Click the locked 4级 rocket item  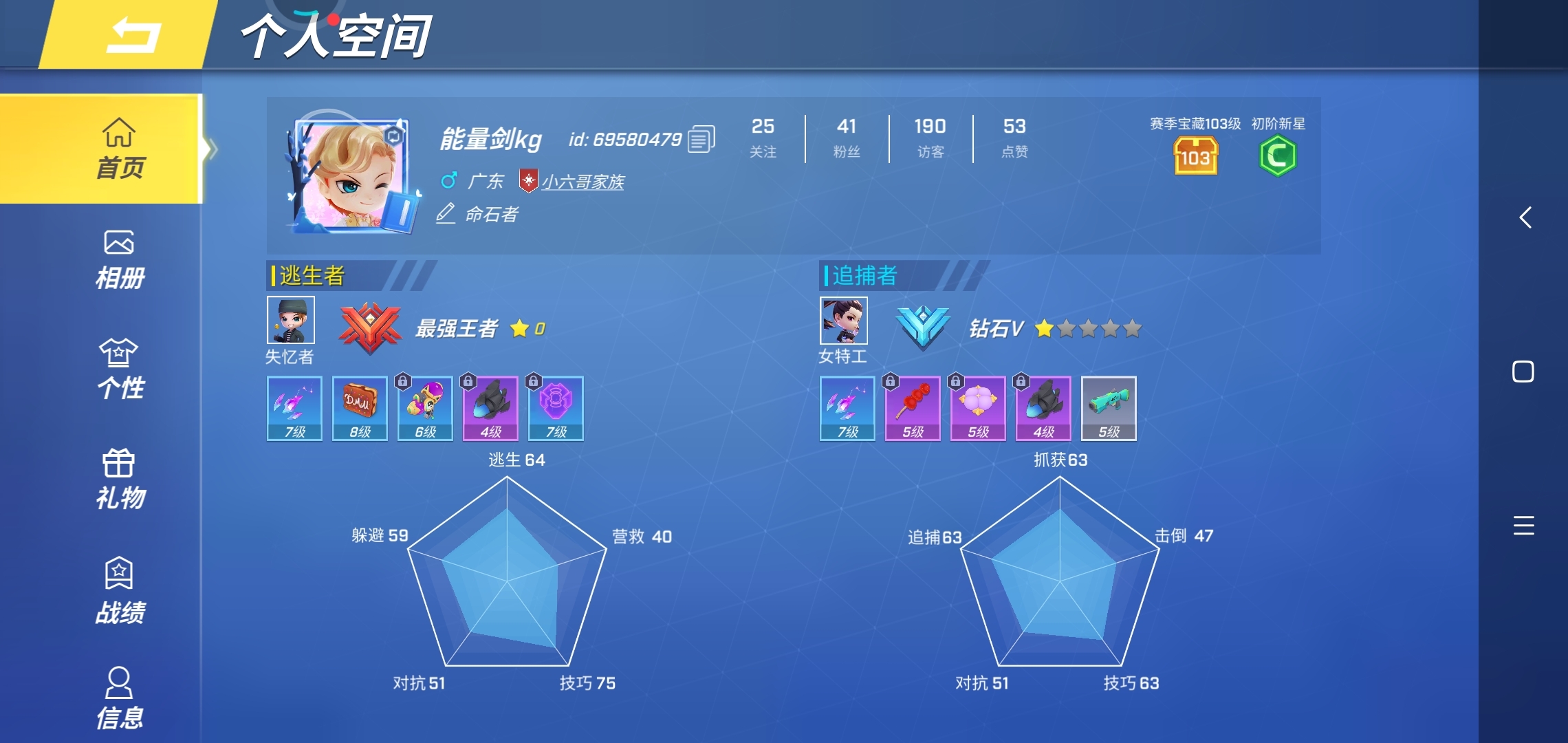pos(490,407)
